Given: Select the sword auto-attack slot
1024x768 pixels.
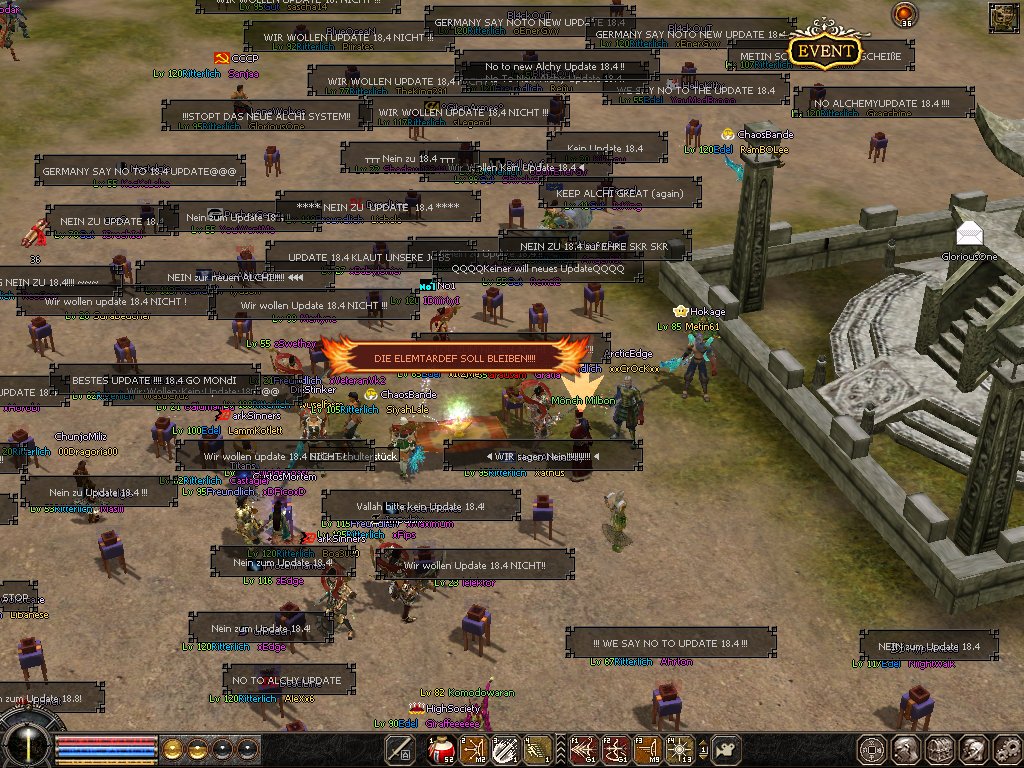Looking at the screenshot, I should (401, 749).
